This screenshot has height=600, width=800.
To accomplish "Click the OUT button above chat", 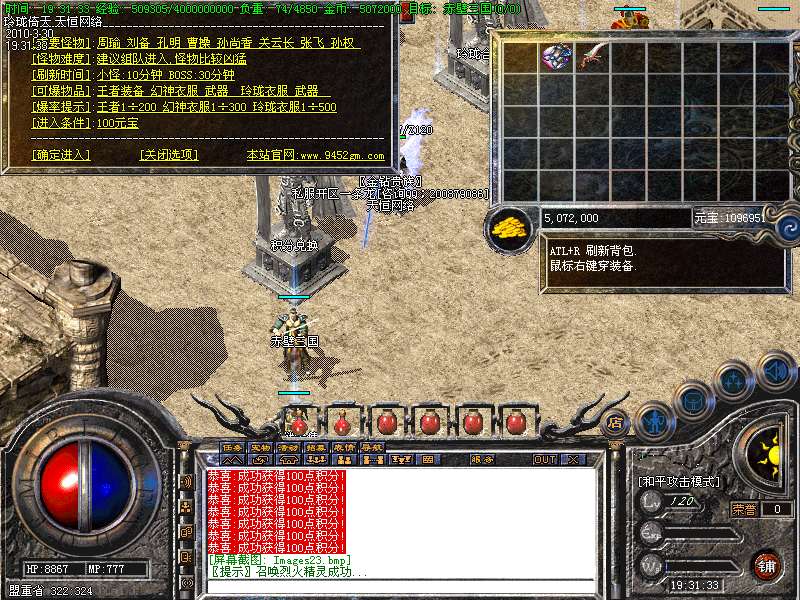I will 545,460.
